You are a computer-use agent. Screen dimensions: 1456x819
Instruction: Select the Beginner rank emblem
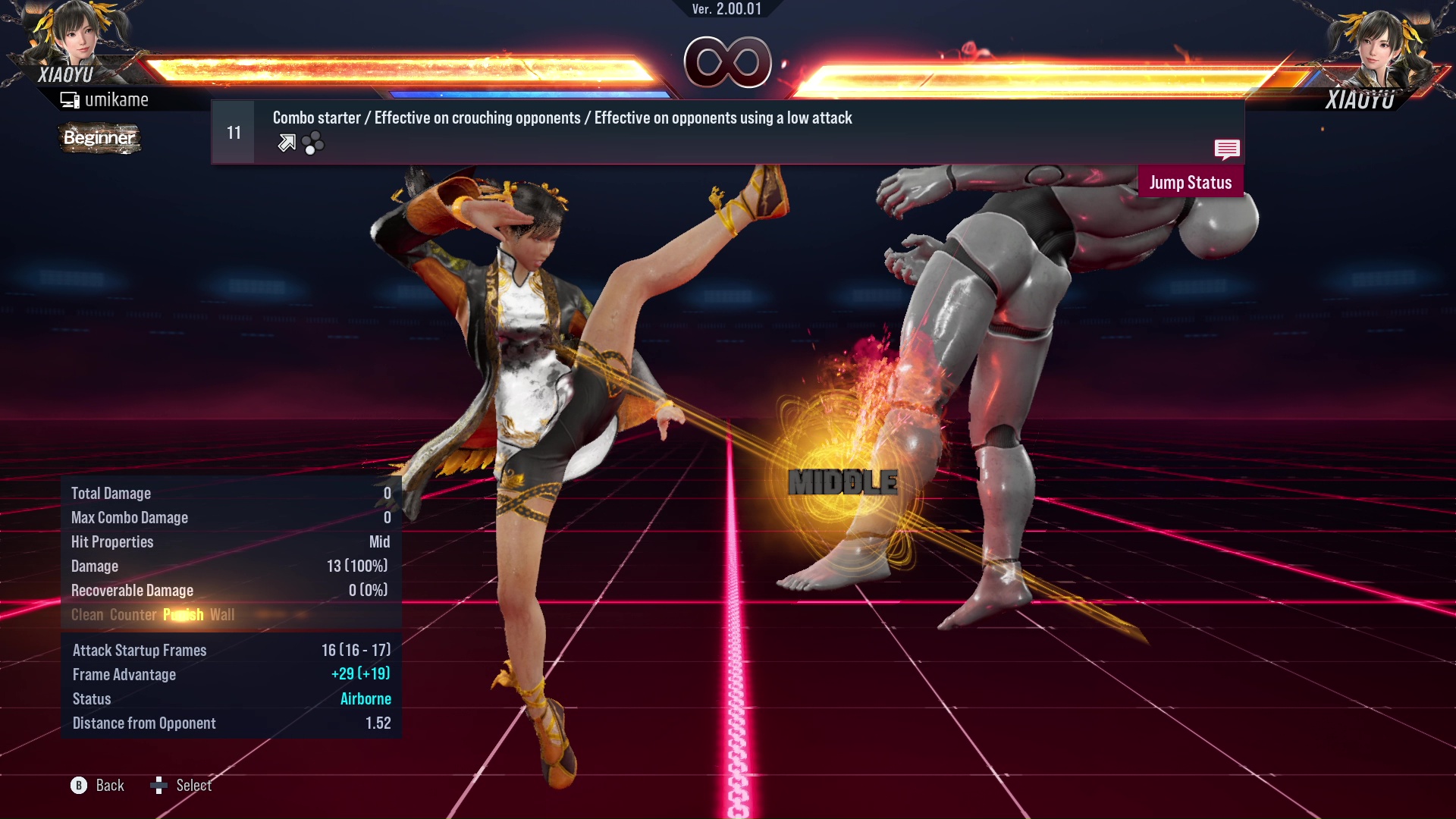pos(99,138)
